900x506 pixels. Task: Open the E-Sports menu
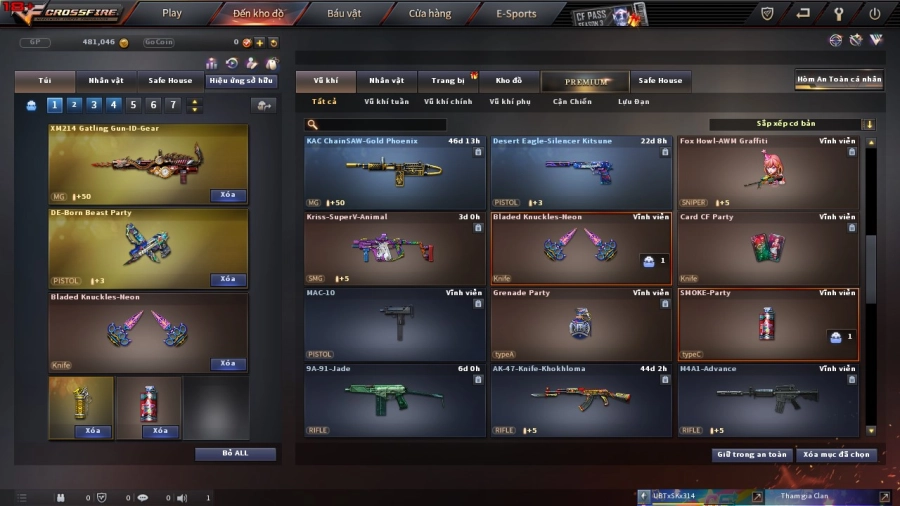(516, 14)
